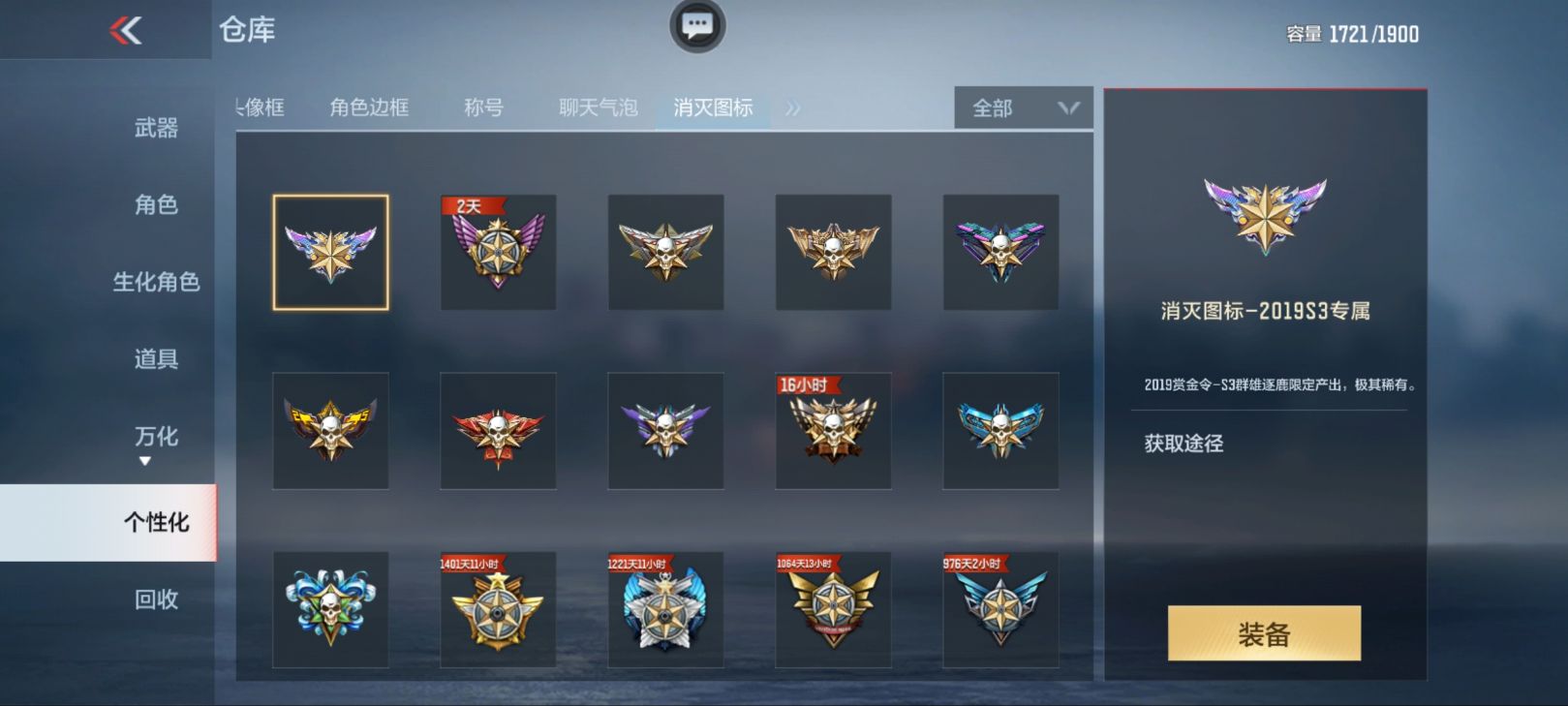1568x706 pixels.
Task: Switch to the 称号 tab
Action: click(481, 108)
